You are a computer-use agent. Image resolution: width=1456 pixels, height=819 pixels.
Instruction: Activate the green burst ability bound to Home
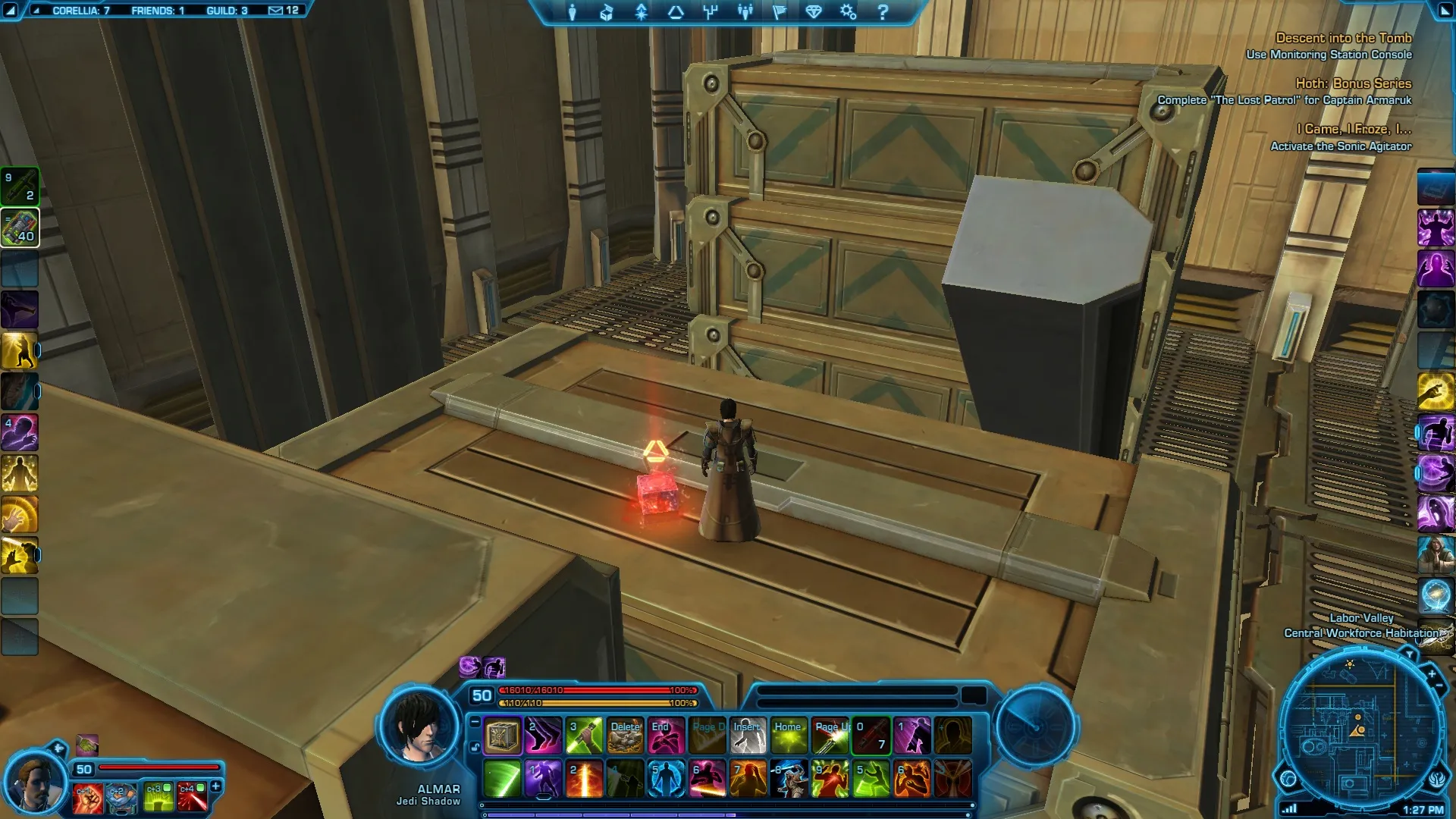coord(789,736)
